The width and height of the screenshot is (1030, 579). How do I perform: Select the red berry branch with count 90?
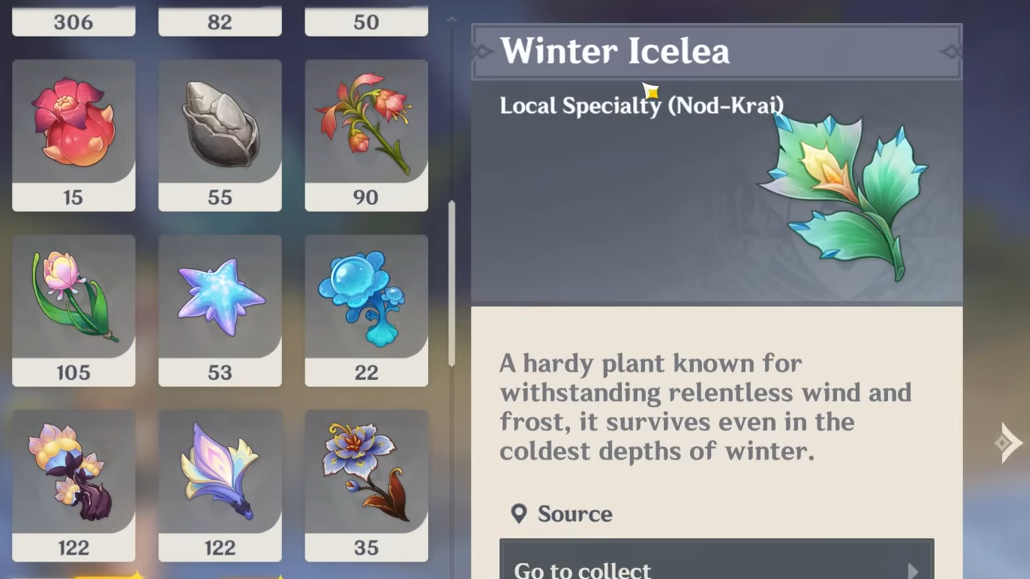(x=366, y=134)
